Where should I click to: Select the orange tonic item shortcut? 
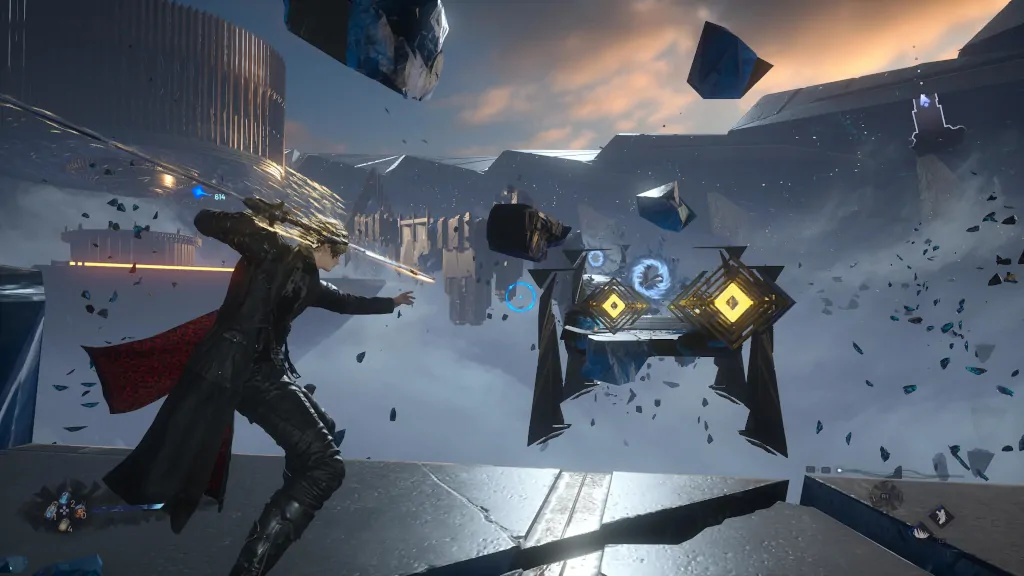(x=78, y=512)
